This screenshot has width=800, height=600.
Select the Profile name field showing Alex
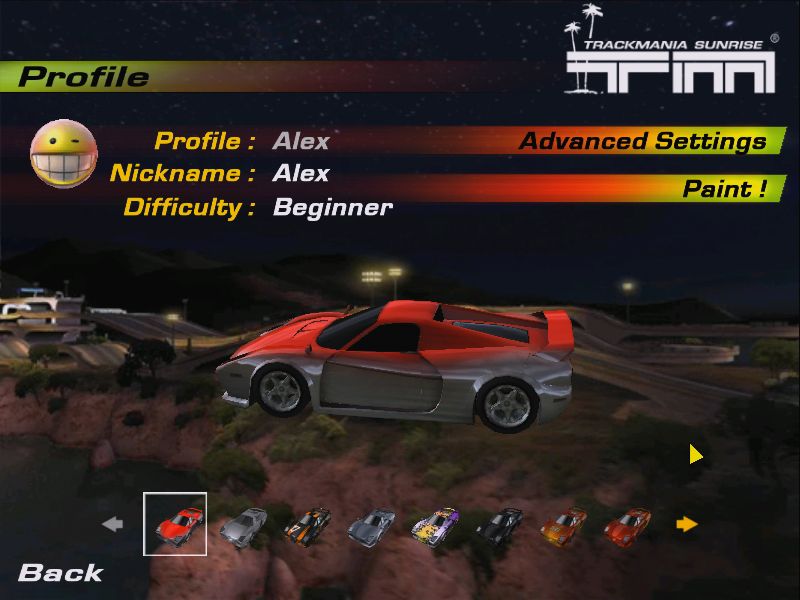pos(301,141)
